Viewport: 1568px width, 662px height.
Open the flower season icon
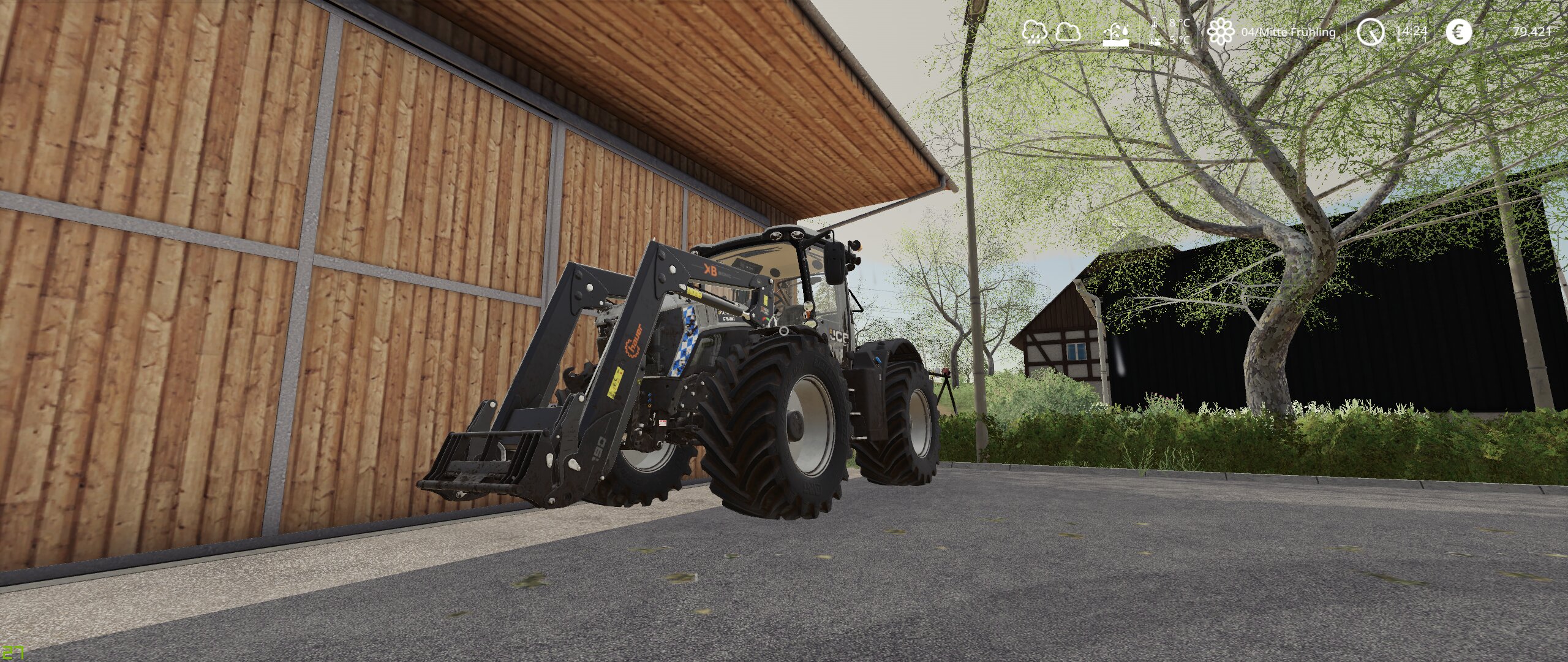pyautogui.click(x=1221, y=32)
